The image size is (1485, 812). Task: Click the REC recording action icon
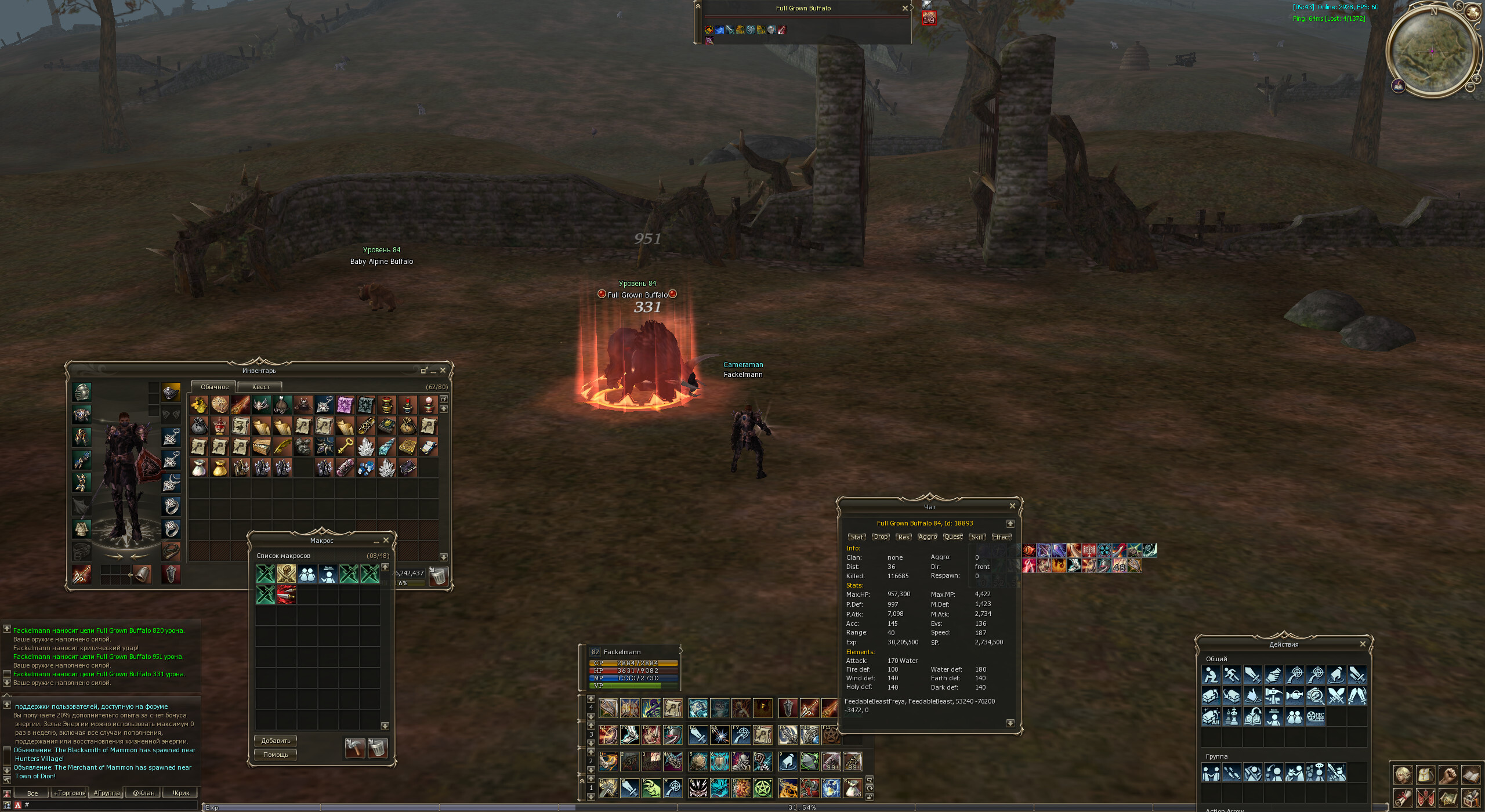point(1315,717)
